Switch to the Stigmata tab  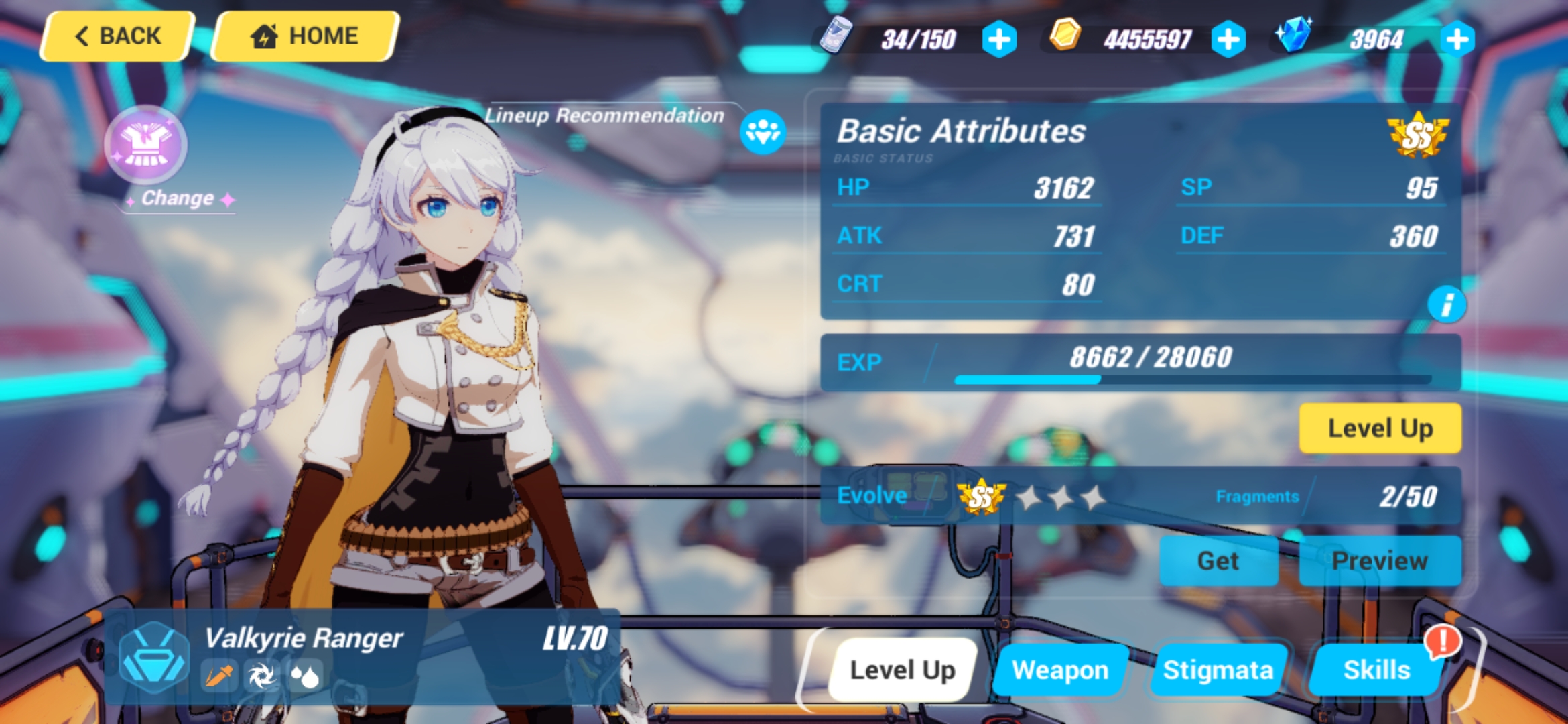click(x=1218, y=669)
